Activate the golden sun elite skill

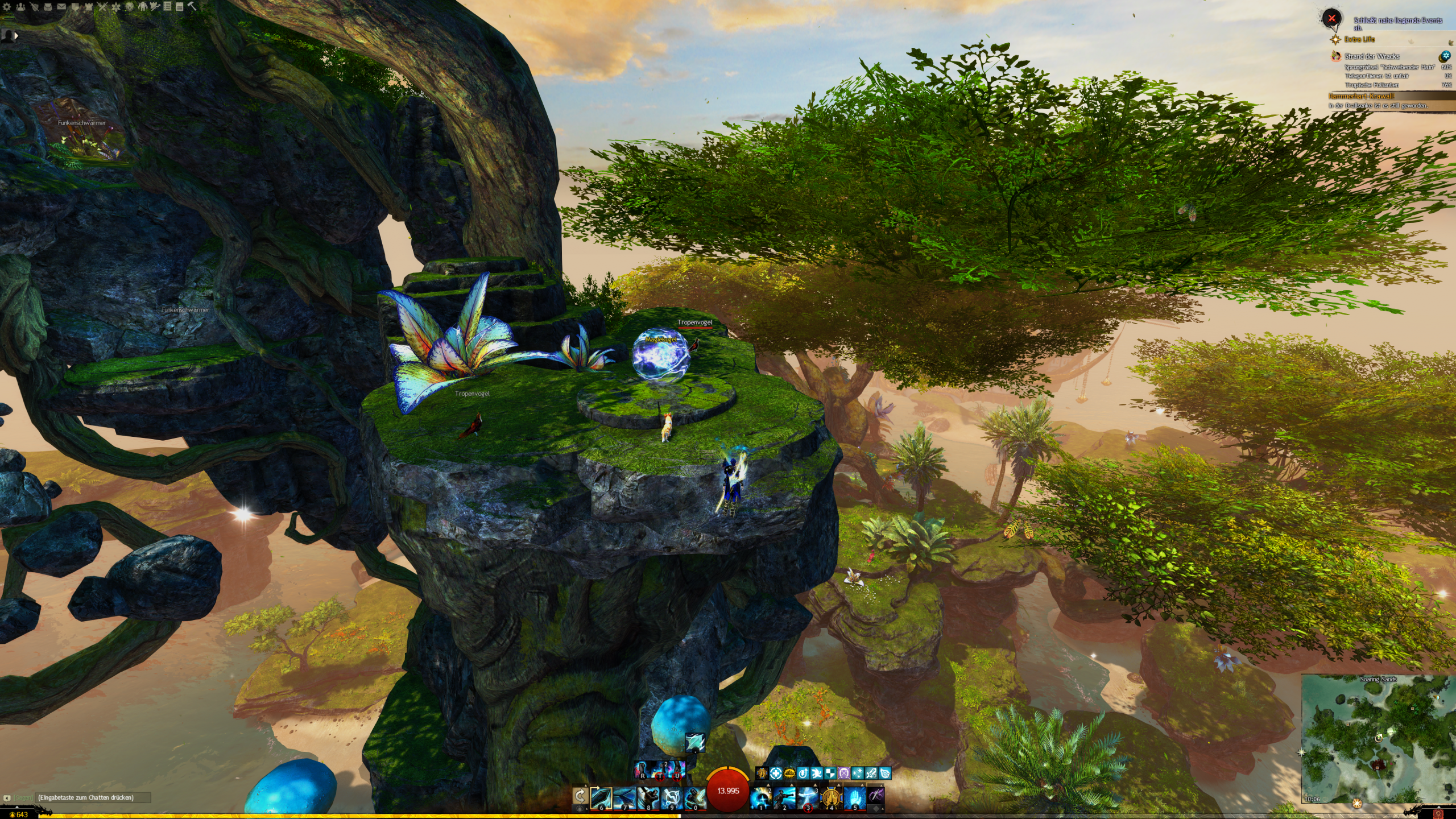click(831, 798)
